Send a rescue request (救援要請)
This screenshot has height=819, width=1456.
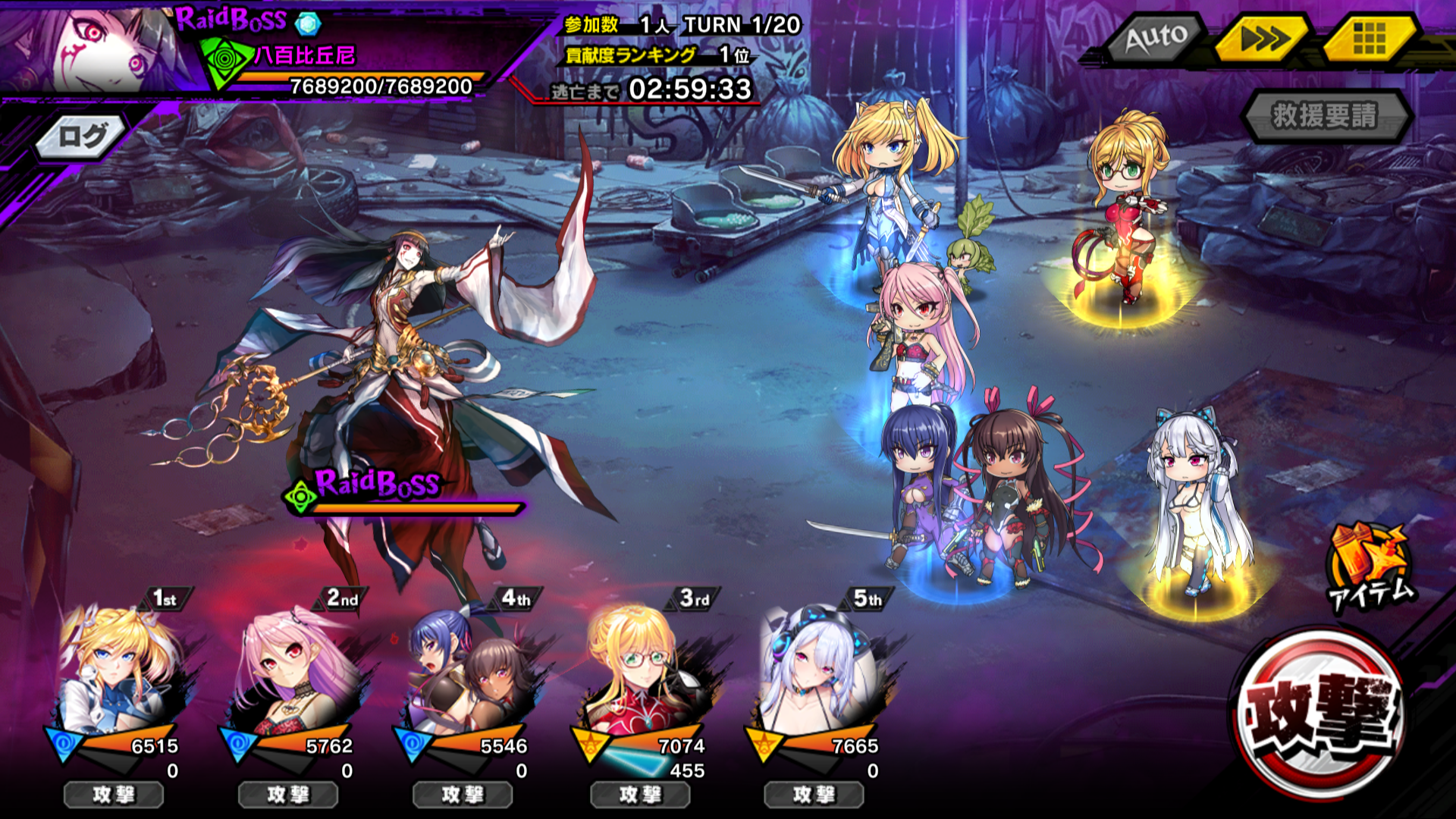(x=1325, y=116)
